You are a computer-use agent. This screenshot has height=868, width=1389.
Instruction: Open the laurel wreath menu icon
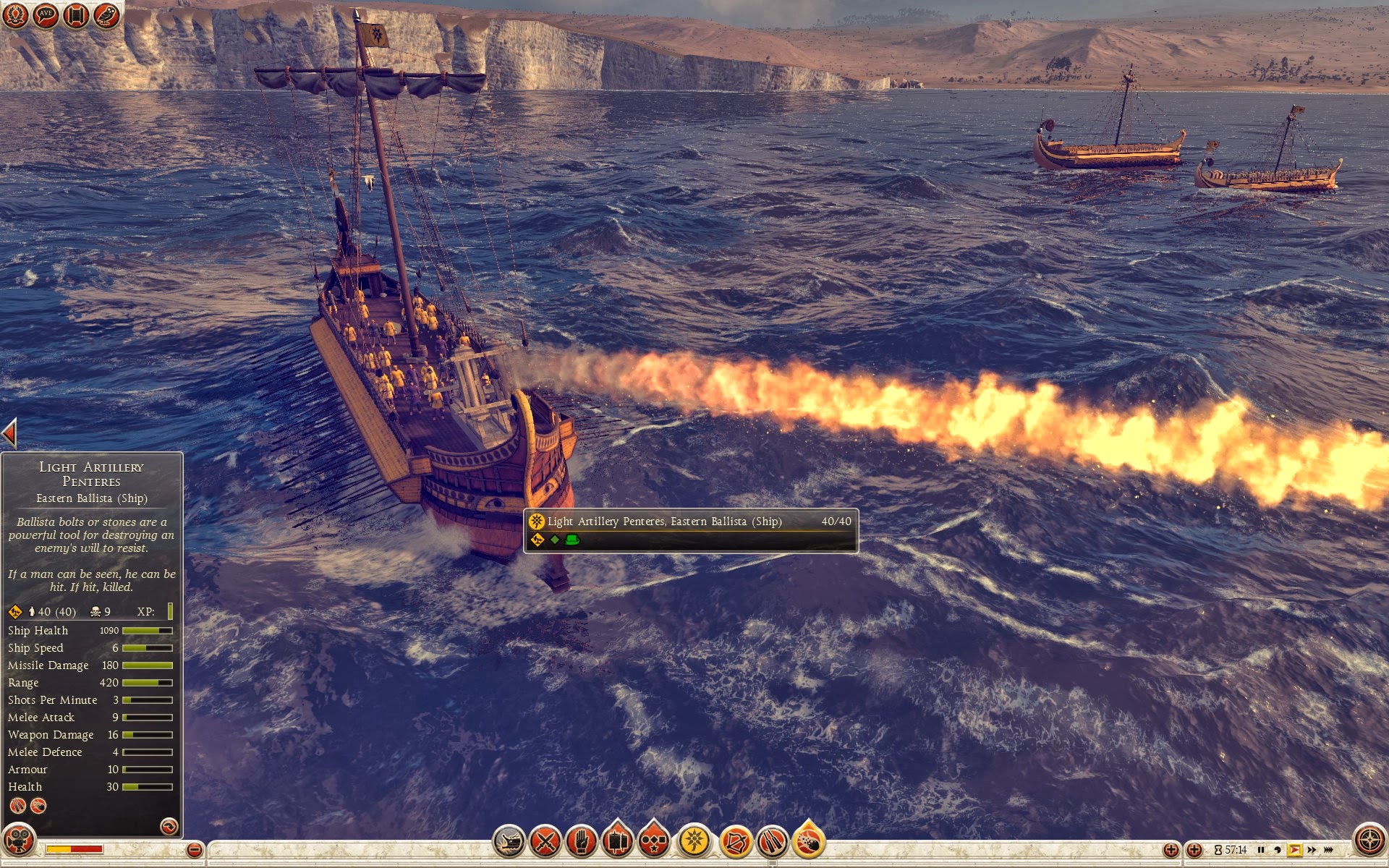(15, 14)
